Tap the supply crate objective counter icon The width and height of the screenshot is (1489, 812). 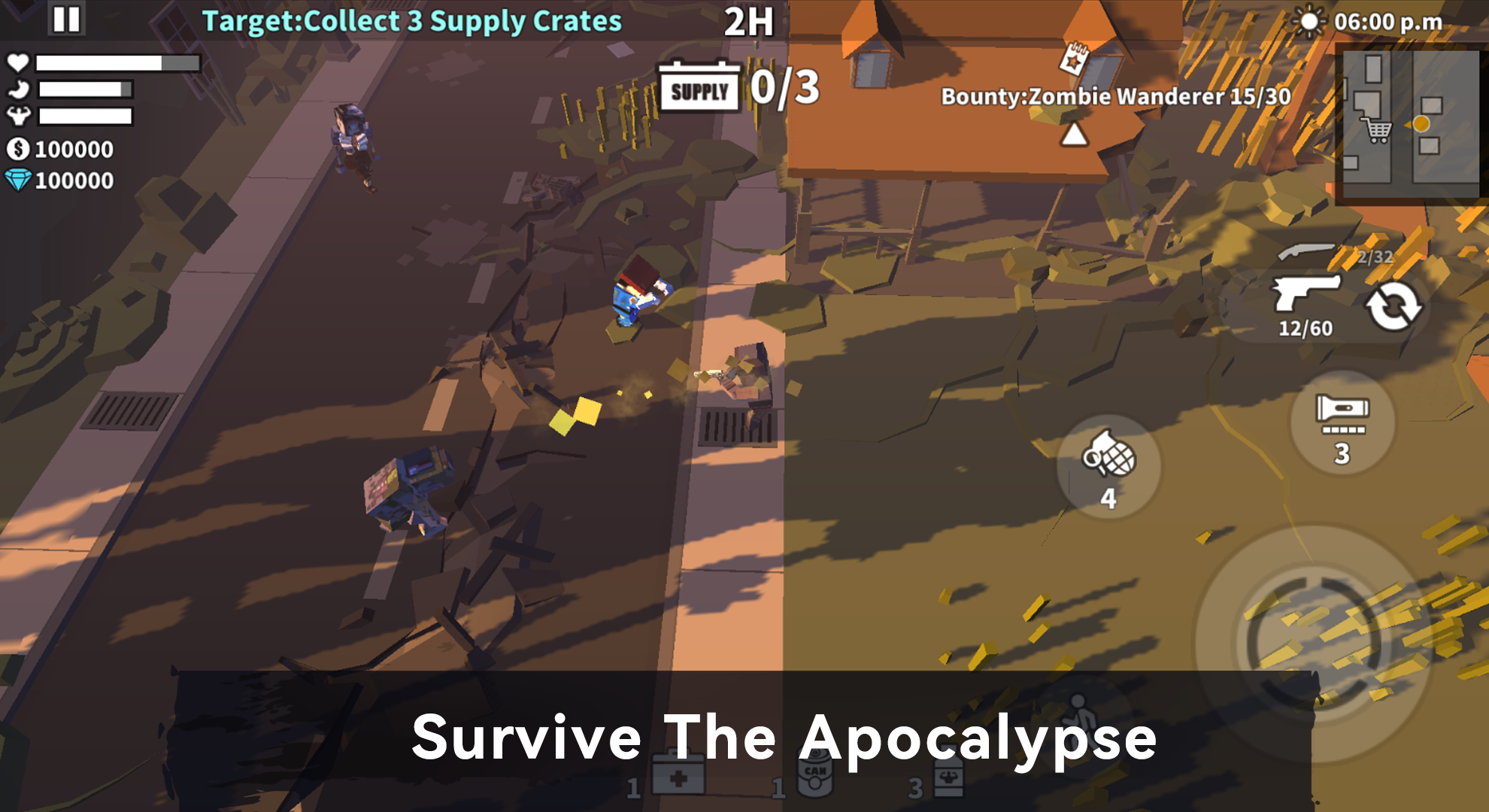699,89
